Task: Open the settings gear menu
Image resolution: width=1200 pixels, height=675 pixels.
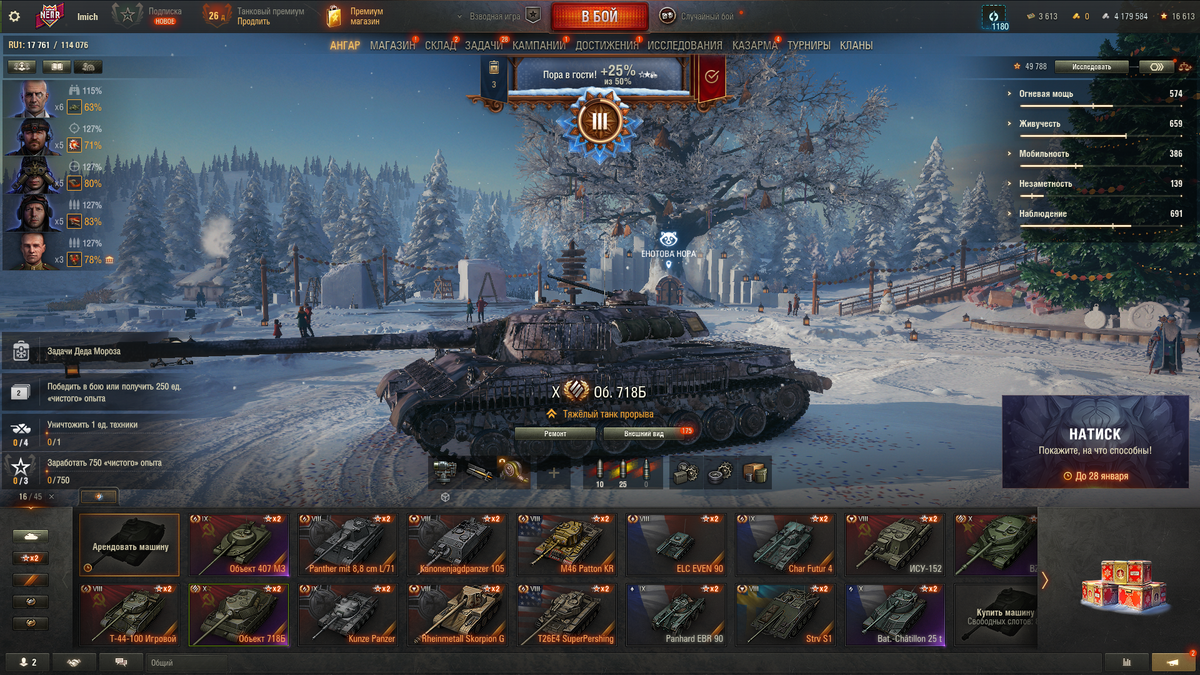Action: [14, 16]
